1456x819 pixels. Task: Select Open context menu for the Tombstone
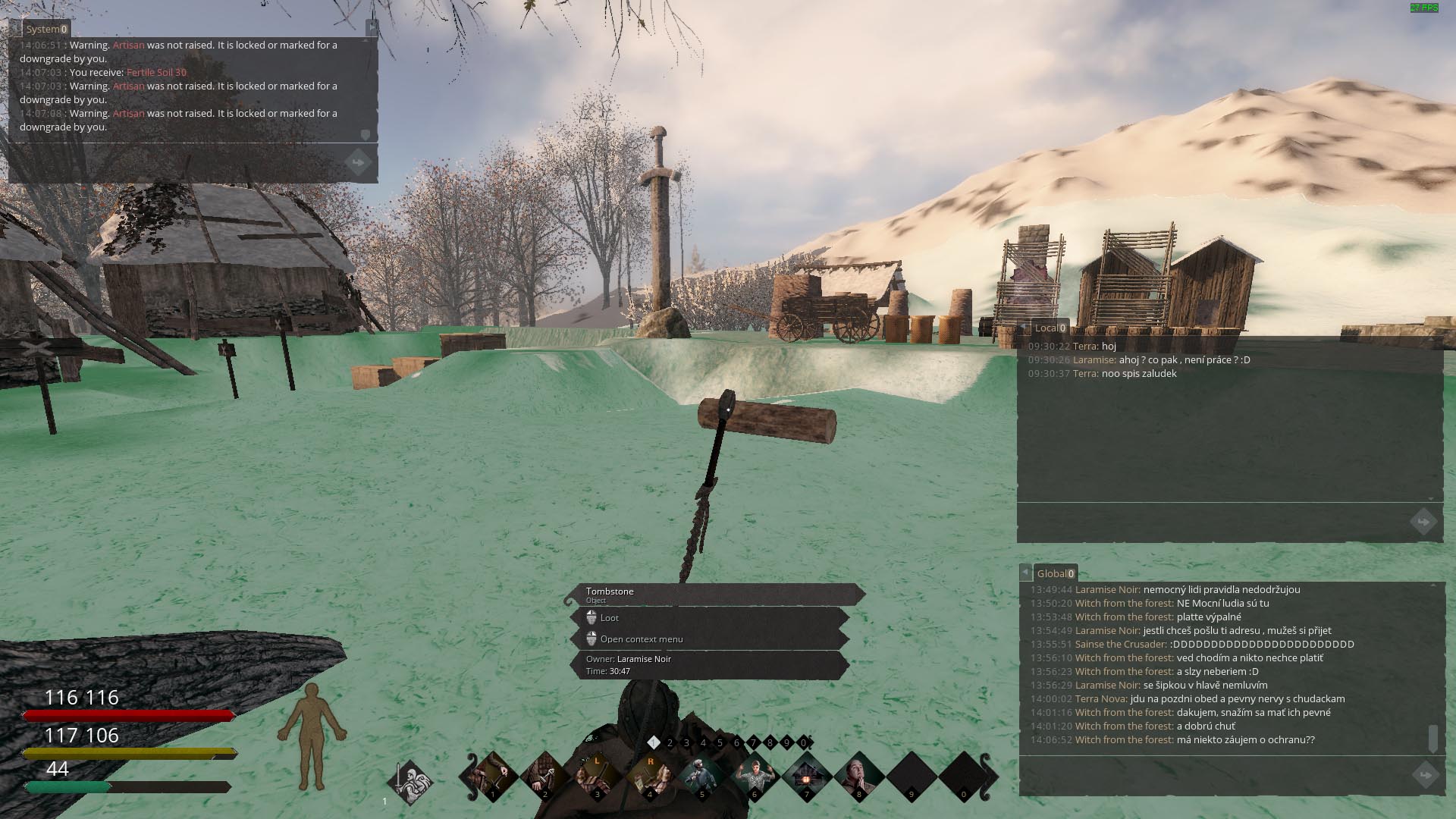[641, 639]
